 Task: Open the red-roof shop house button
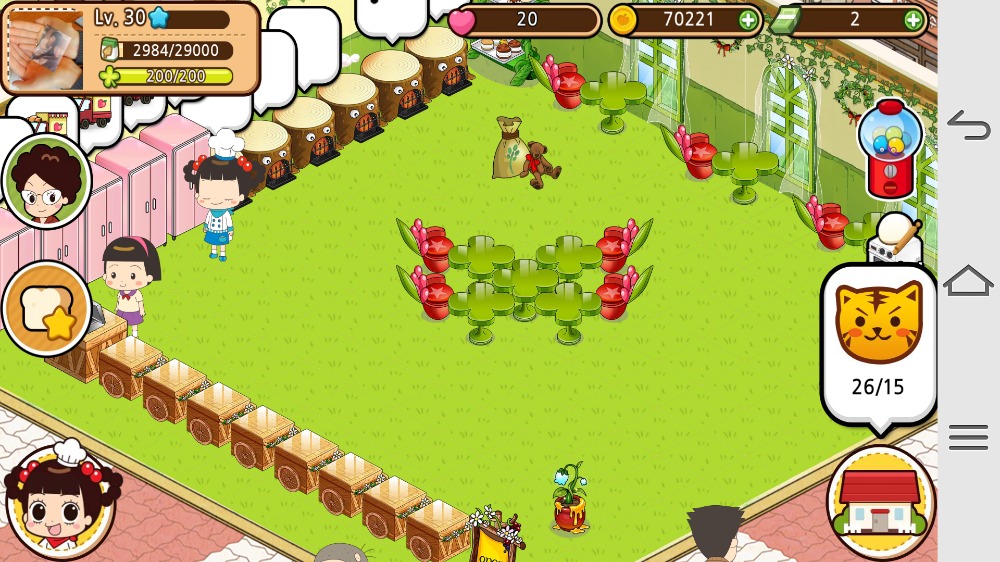pyautogui.click(x=880, y=502)
